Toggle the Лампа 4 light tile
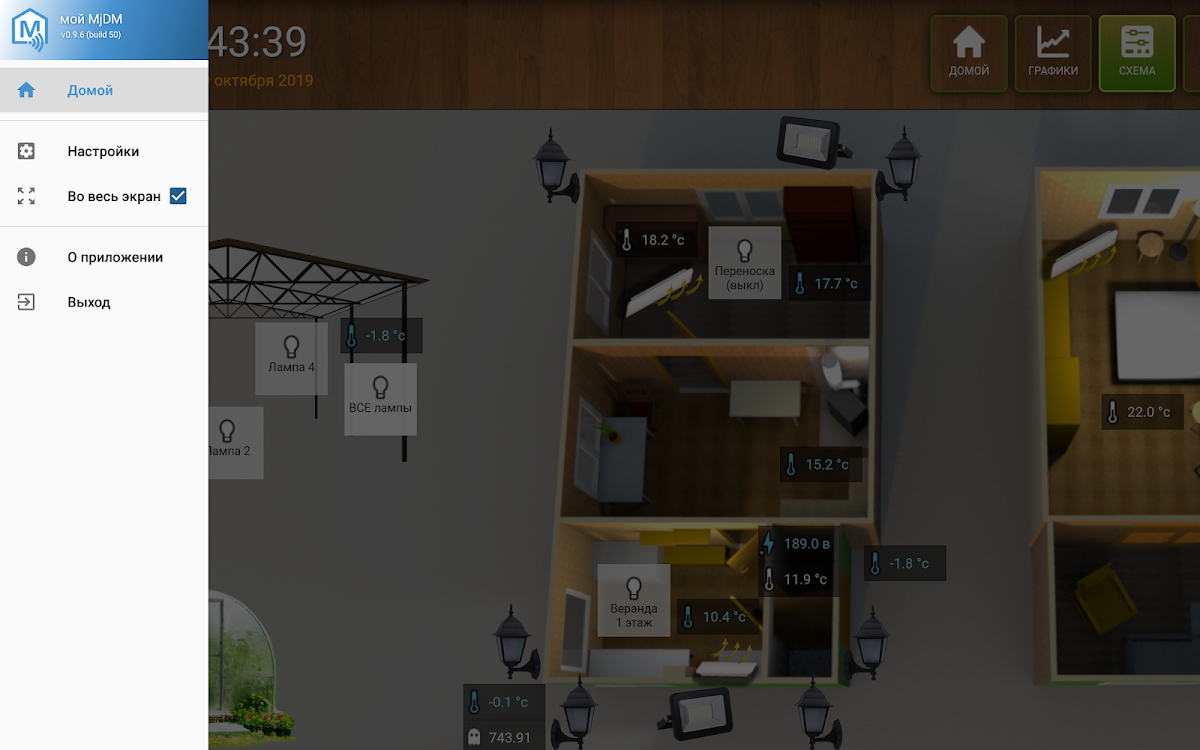Viewport: 1200px width, 750px height. (291, 357)
